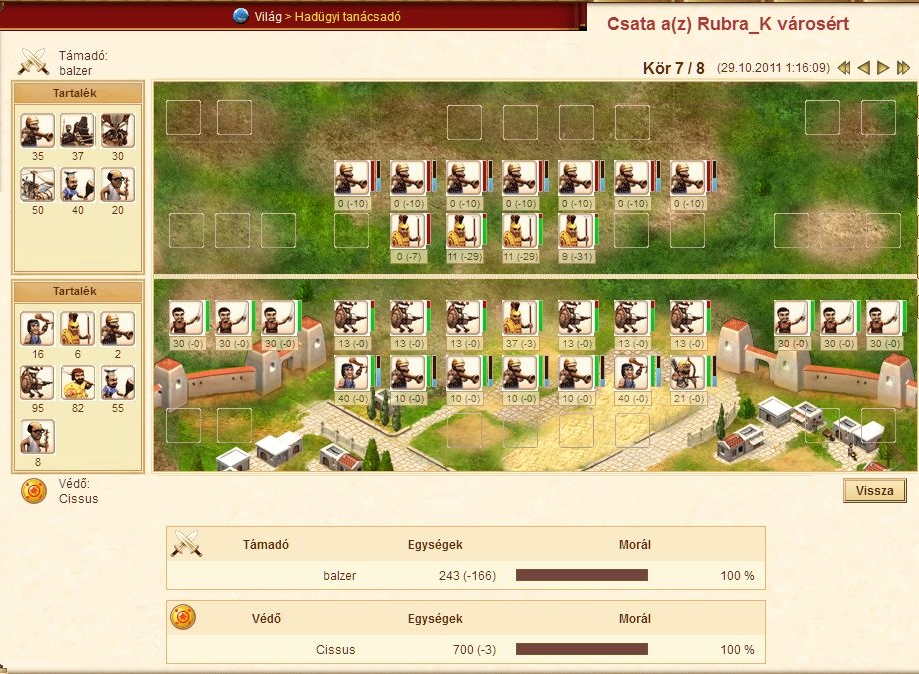Choose the attacker's reserve cook with 40

point(77,185)
